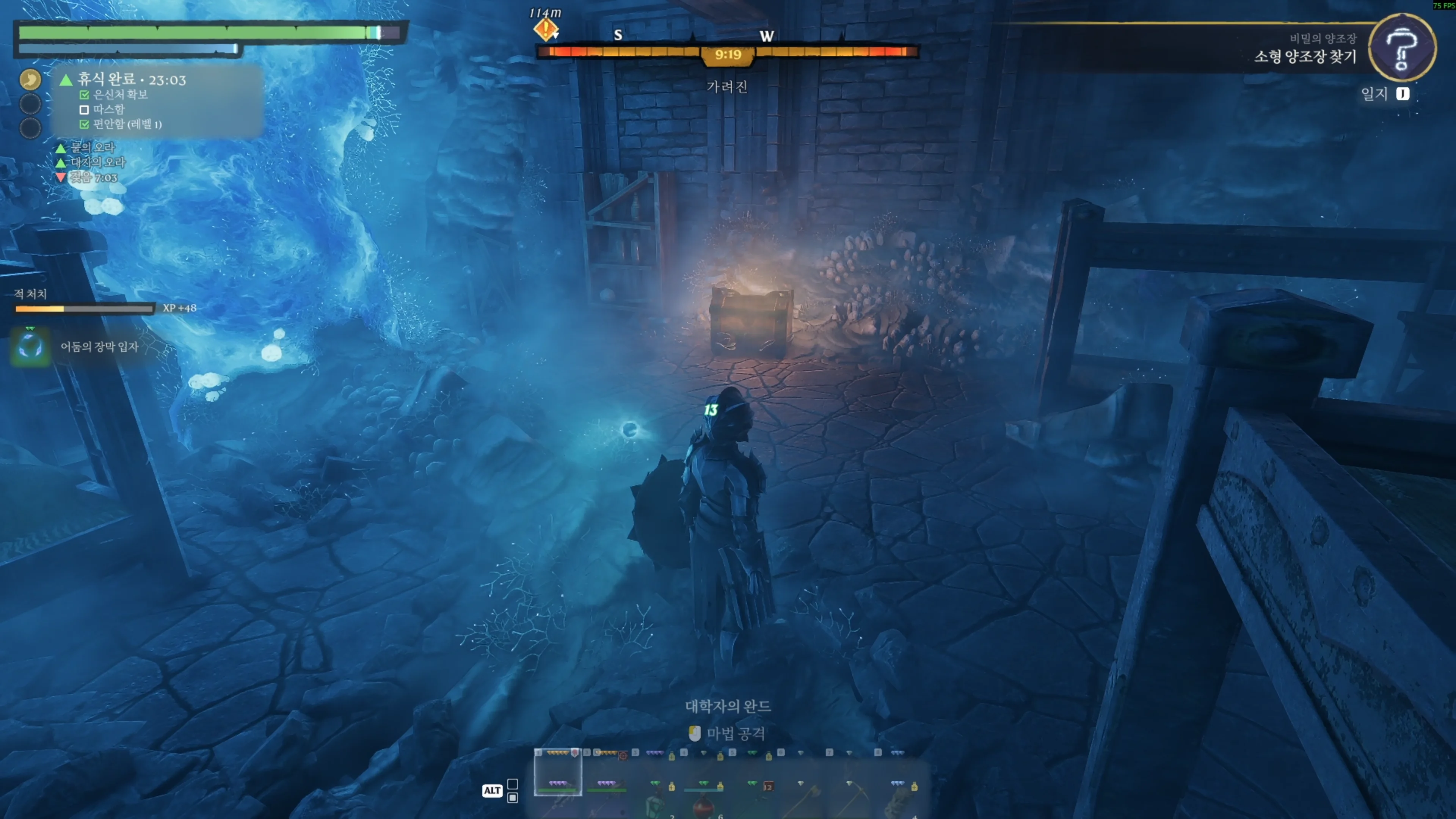Screen dimensions: 1456x819
Task: Click the 어둠의 장막 입자 loot icon
Action: 30,347
